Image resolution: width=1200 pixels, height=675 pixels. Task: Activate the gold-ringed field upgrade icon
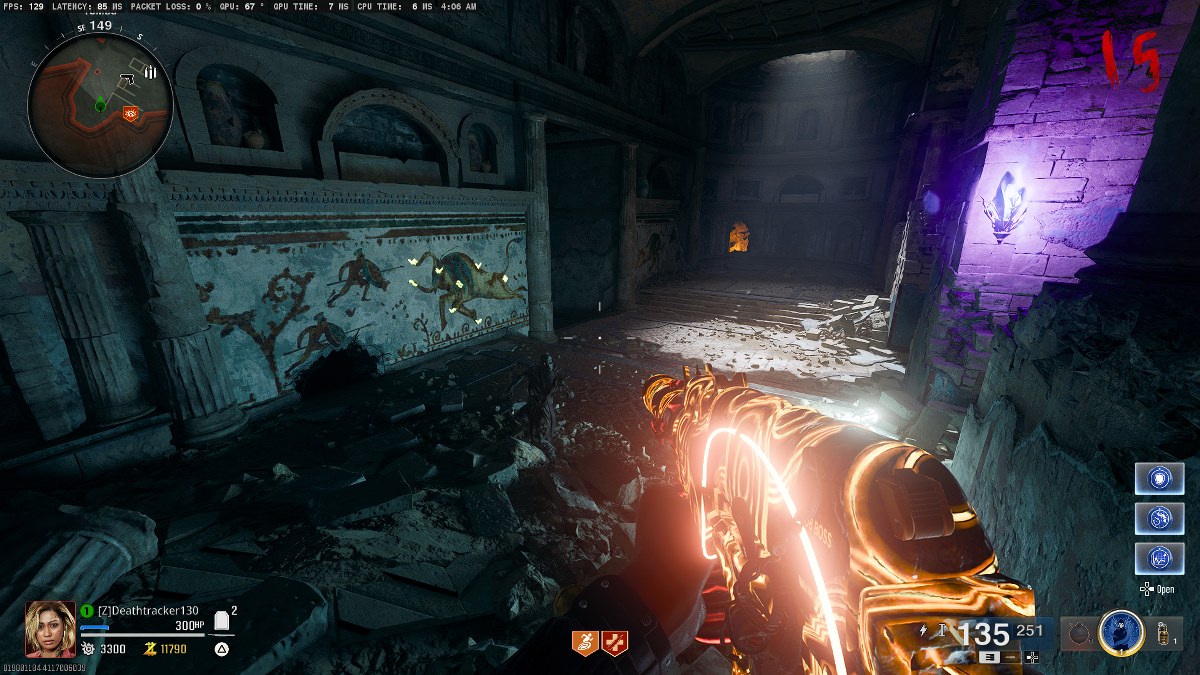[1120, 632]
